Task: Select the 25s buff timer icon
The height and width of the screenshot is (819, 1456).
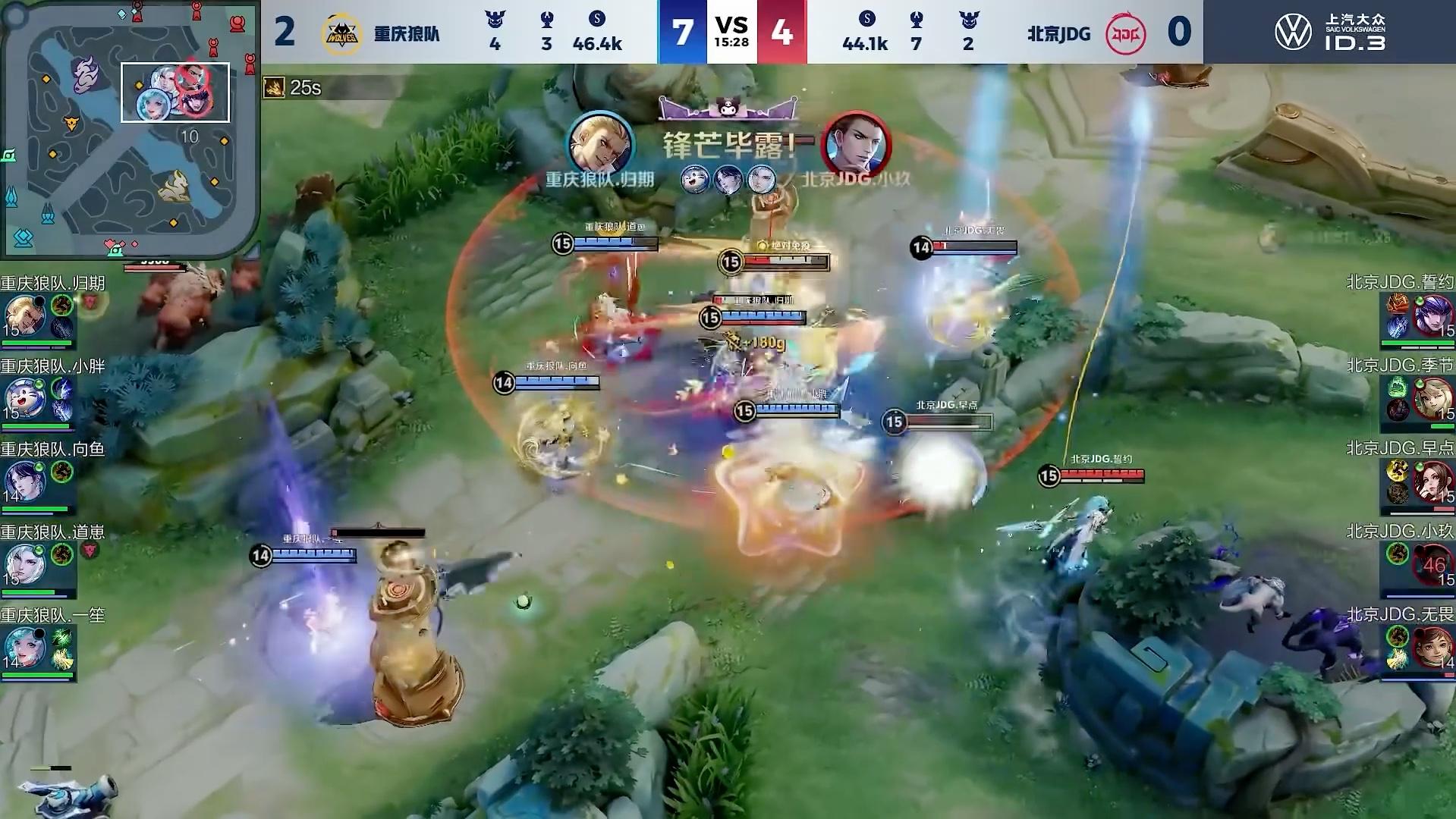Action: [x=274, y=88]
